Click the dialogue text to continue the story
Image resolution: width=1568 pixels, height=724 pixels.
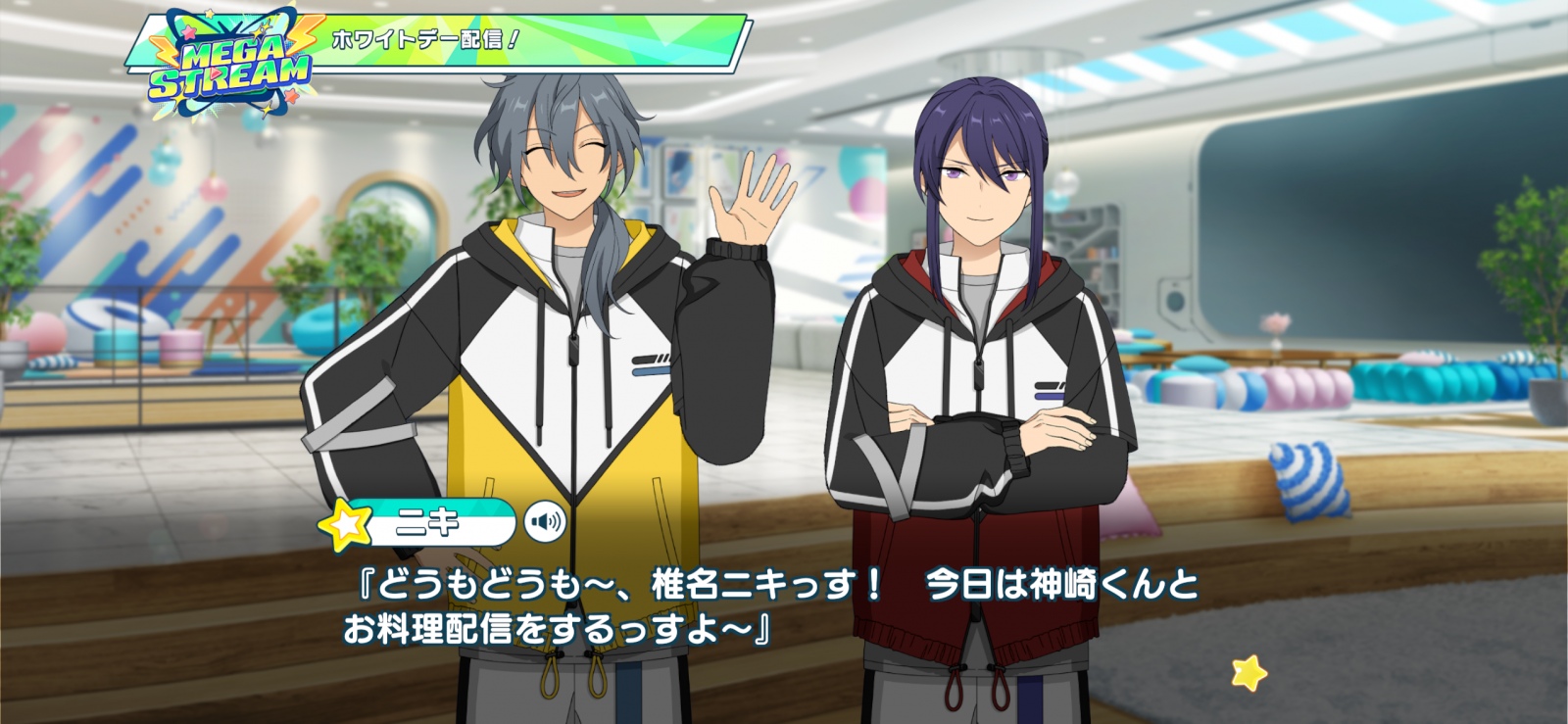pos(770,606)
